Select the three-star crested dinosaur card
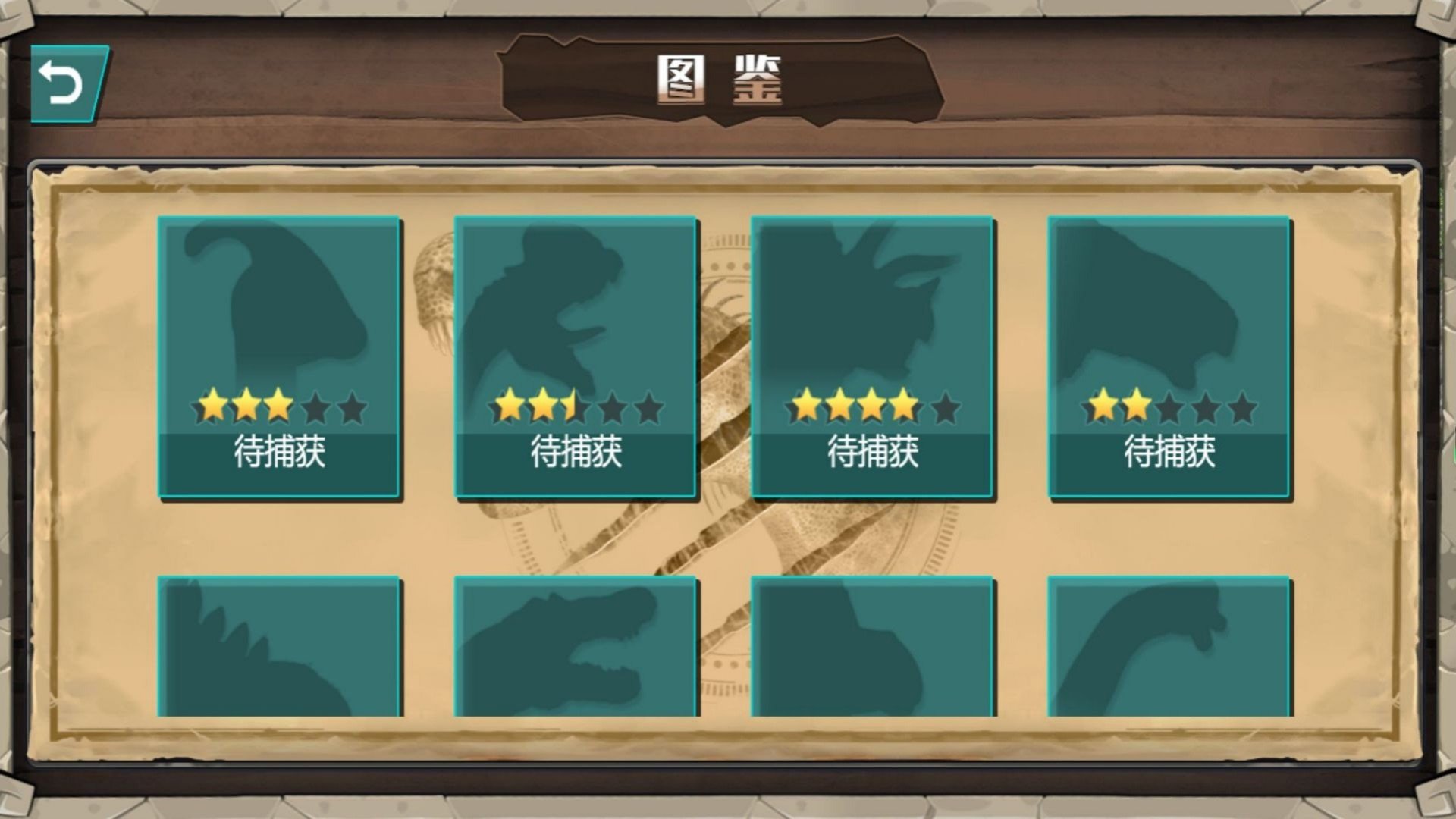The width and height of the screenshot is (1456, 819). click(280, 356)
